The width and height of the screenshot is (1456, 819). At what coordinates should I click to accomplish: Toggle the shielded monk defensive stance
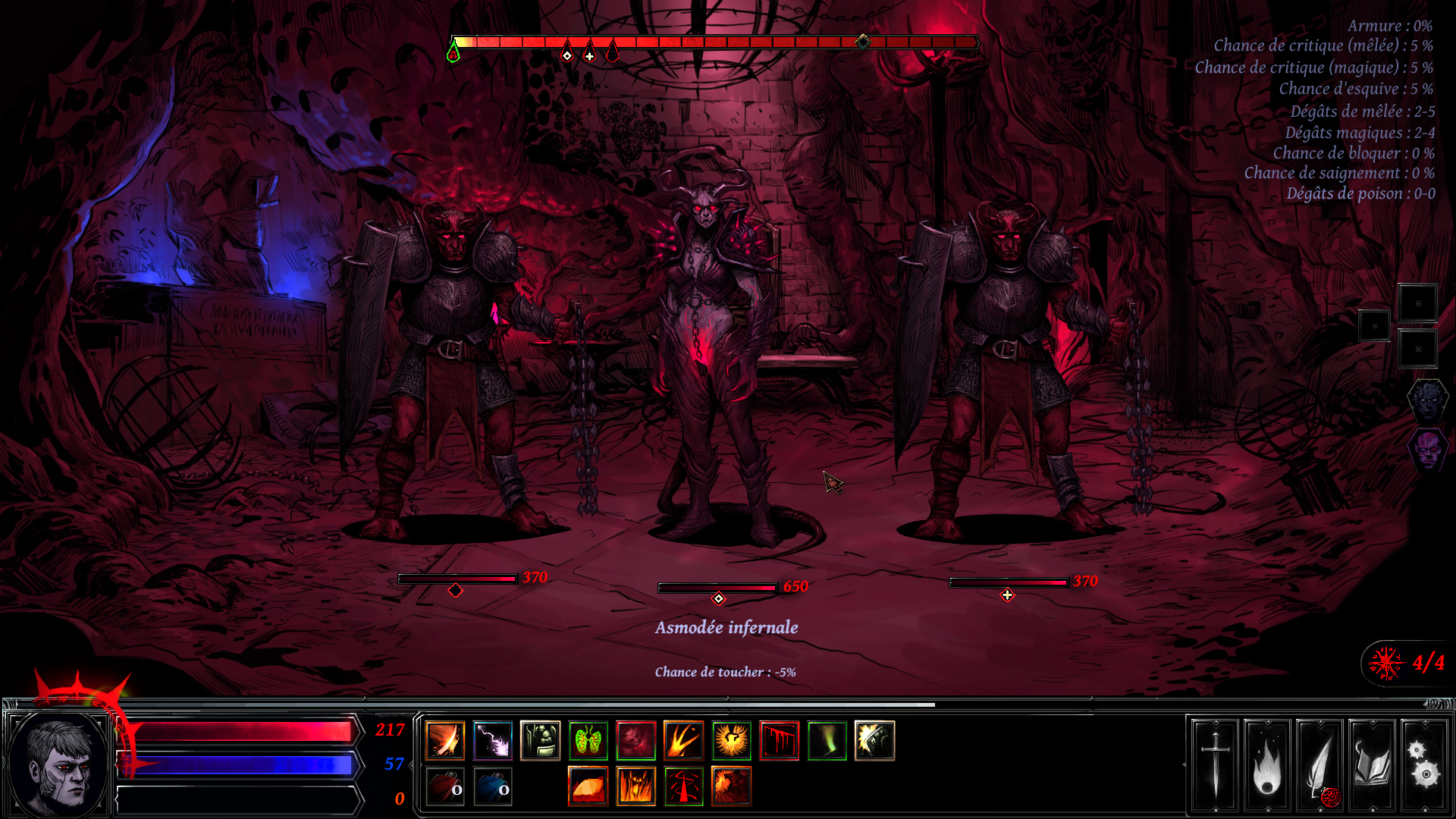click(x=538, y=741)
